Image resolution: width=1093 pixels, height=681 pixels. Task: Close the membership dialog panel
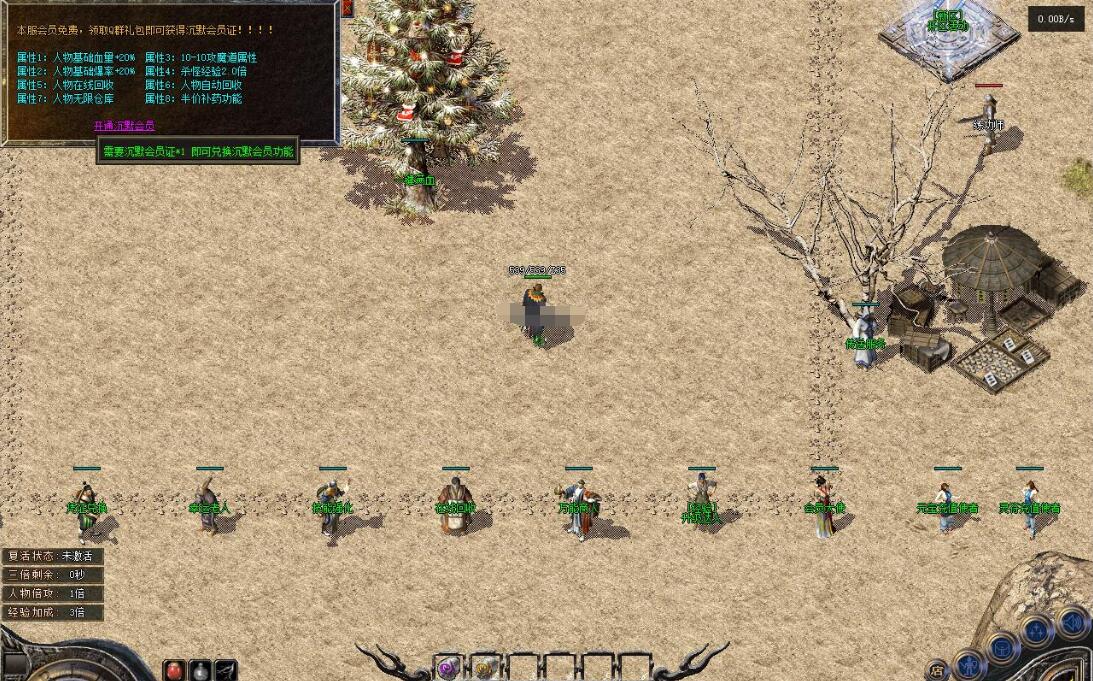[x=347, y=8]
